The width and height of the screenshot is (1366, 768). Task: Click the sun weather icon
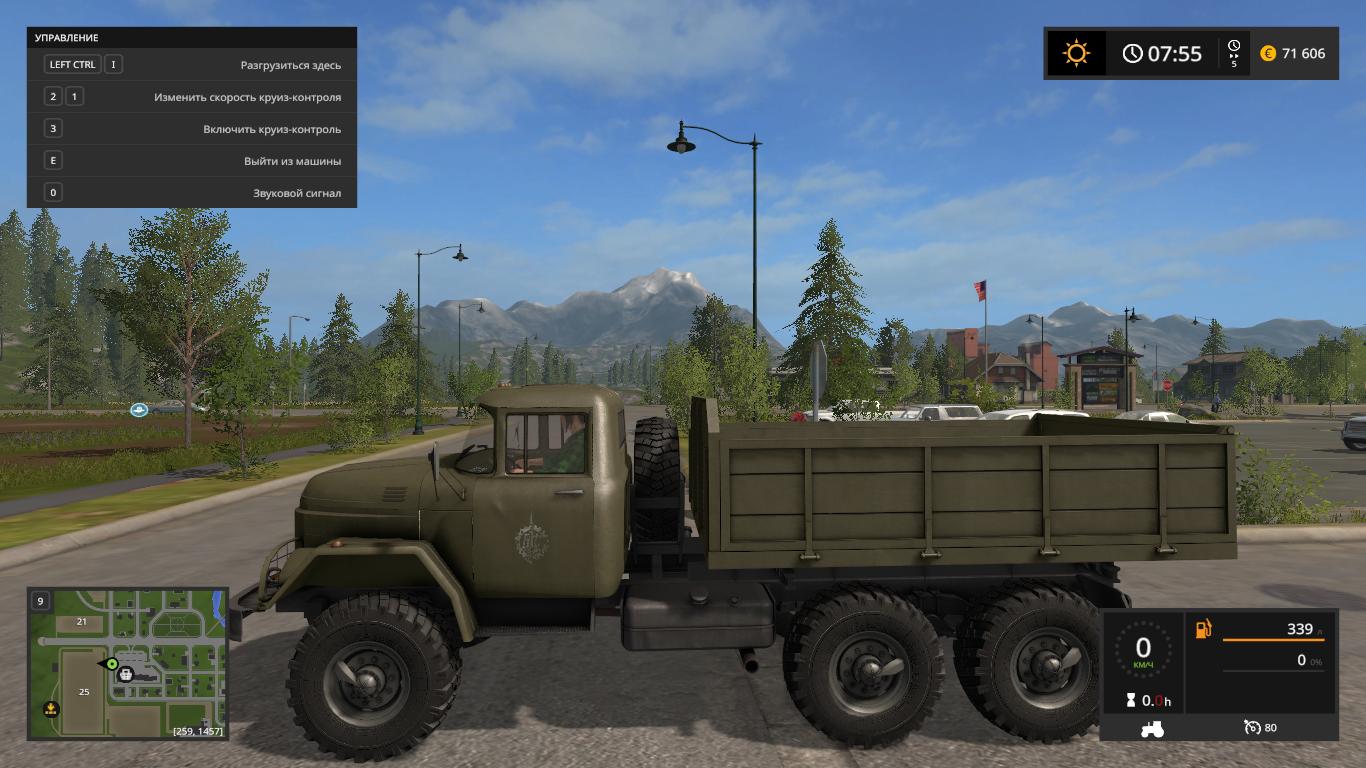coord(1076,53)
